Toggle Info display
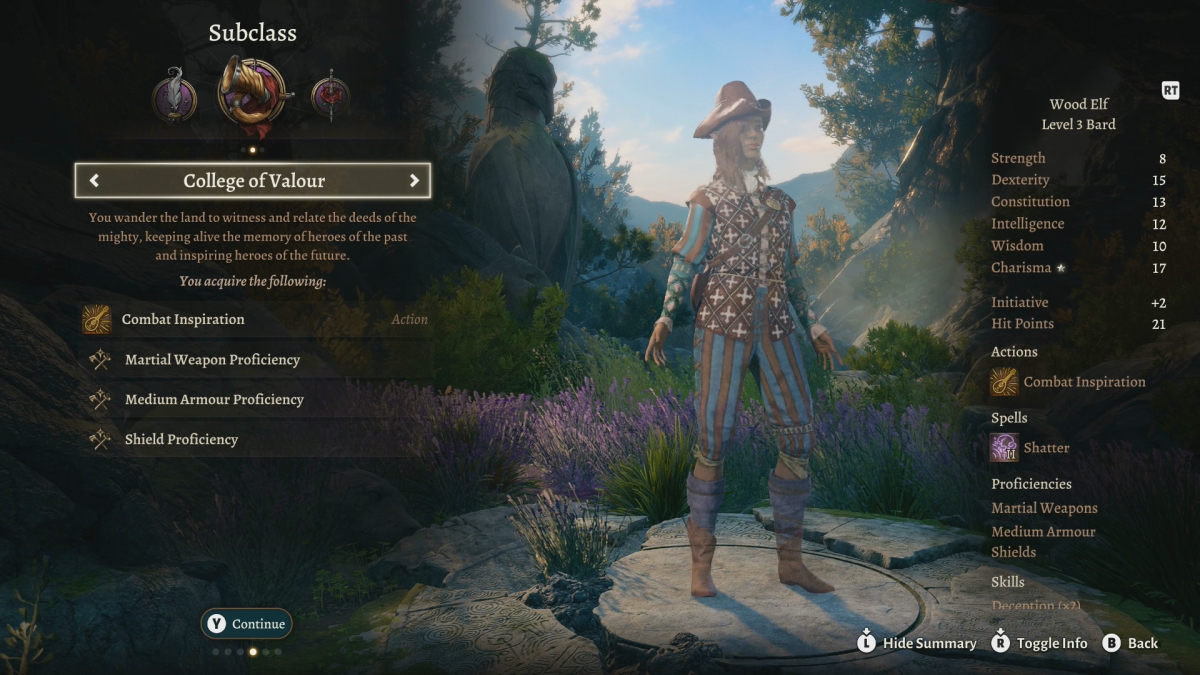Image resolution: width=1200 pixels, height=675 pixels. coord(1039,643)
